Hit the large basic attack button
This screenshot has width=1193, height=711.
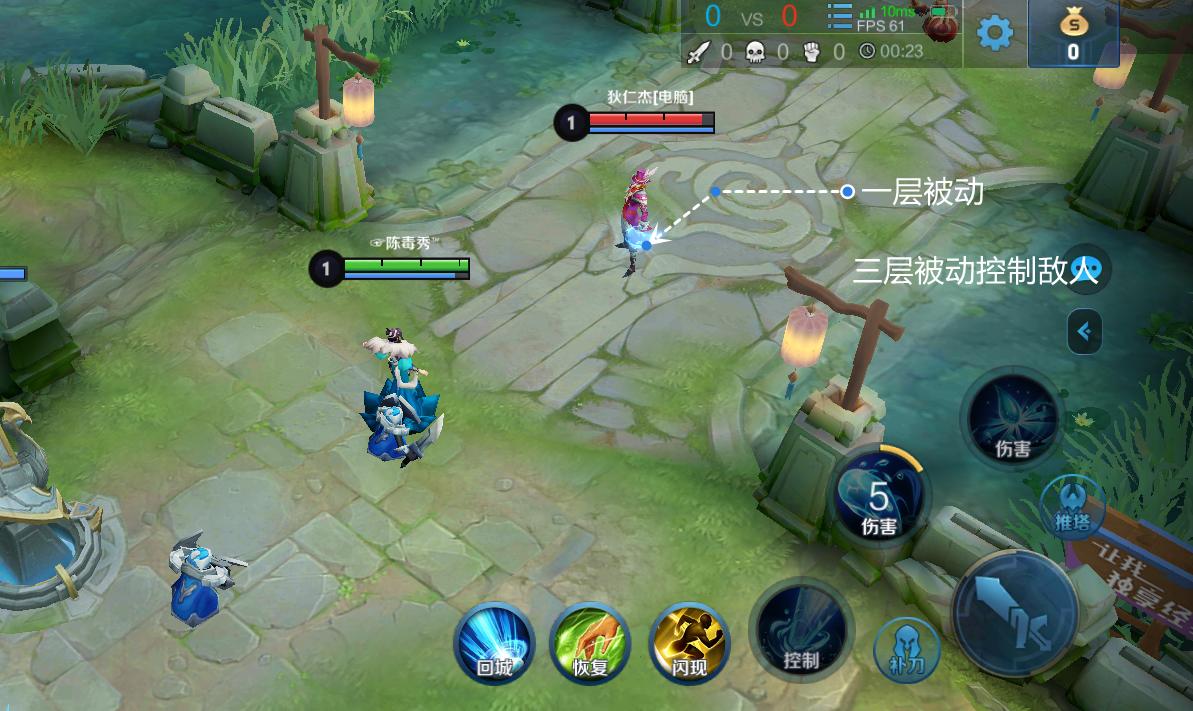[x=1013, y=611]
